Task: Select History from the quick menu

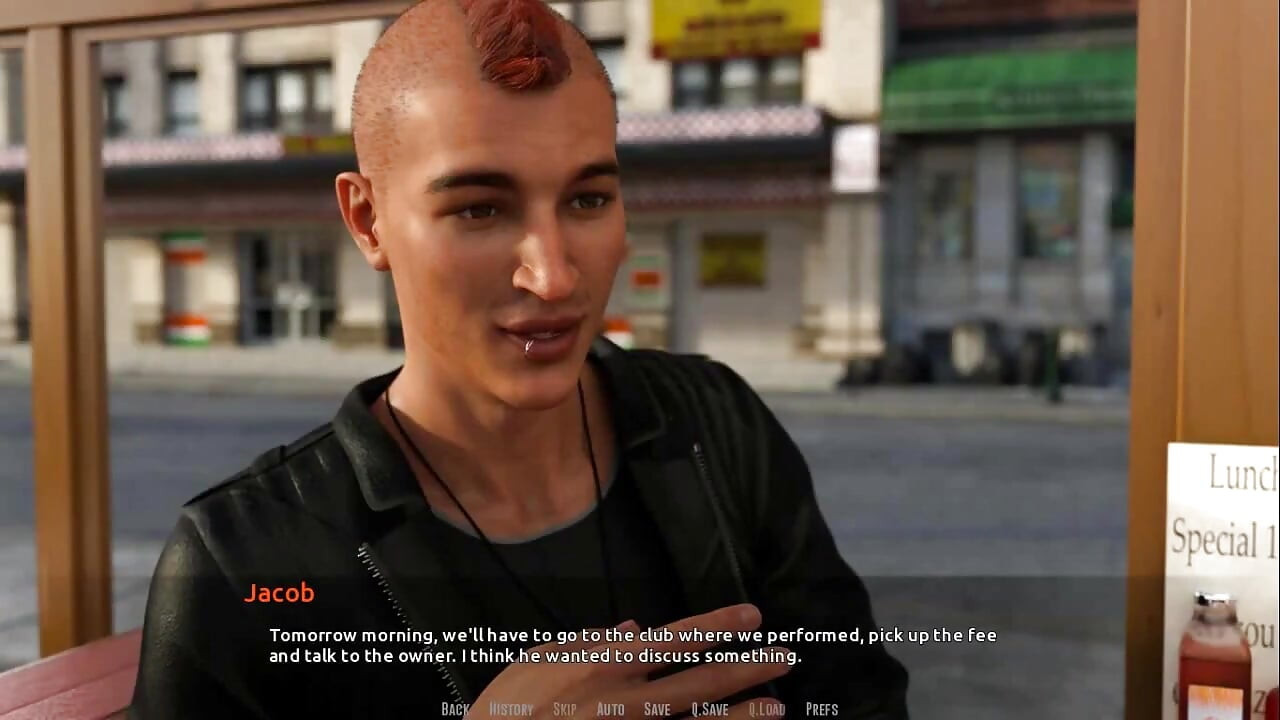Action: coord(509,708)
